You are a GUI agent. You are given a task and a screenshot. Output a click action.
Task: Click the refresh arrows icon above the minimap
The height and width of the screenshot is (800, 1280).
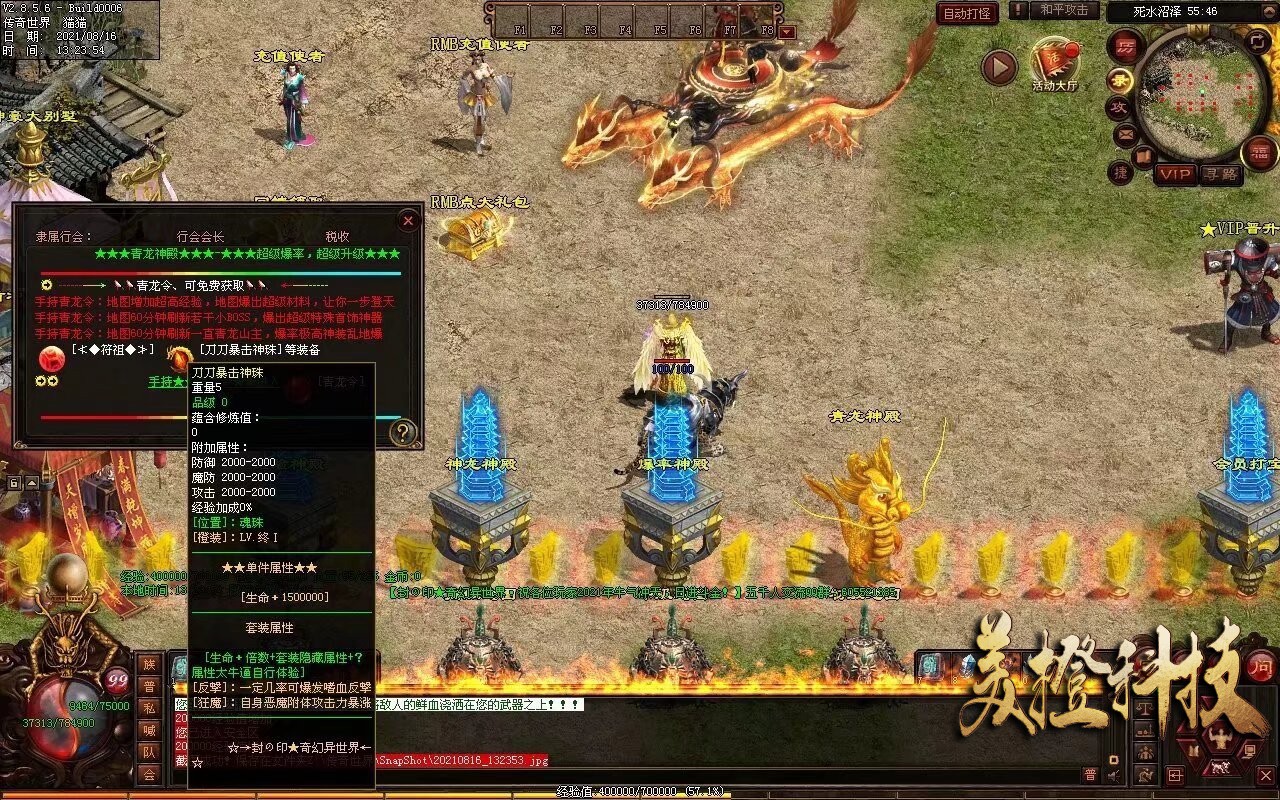1258,41
